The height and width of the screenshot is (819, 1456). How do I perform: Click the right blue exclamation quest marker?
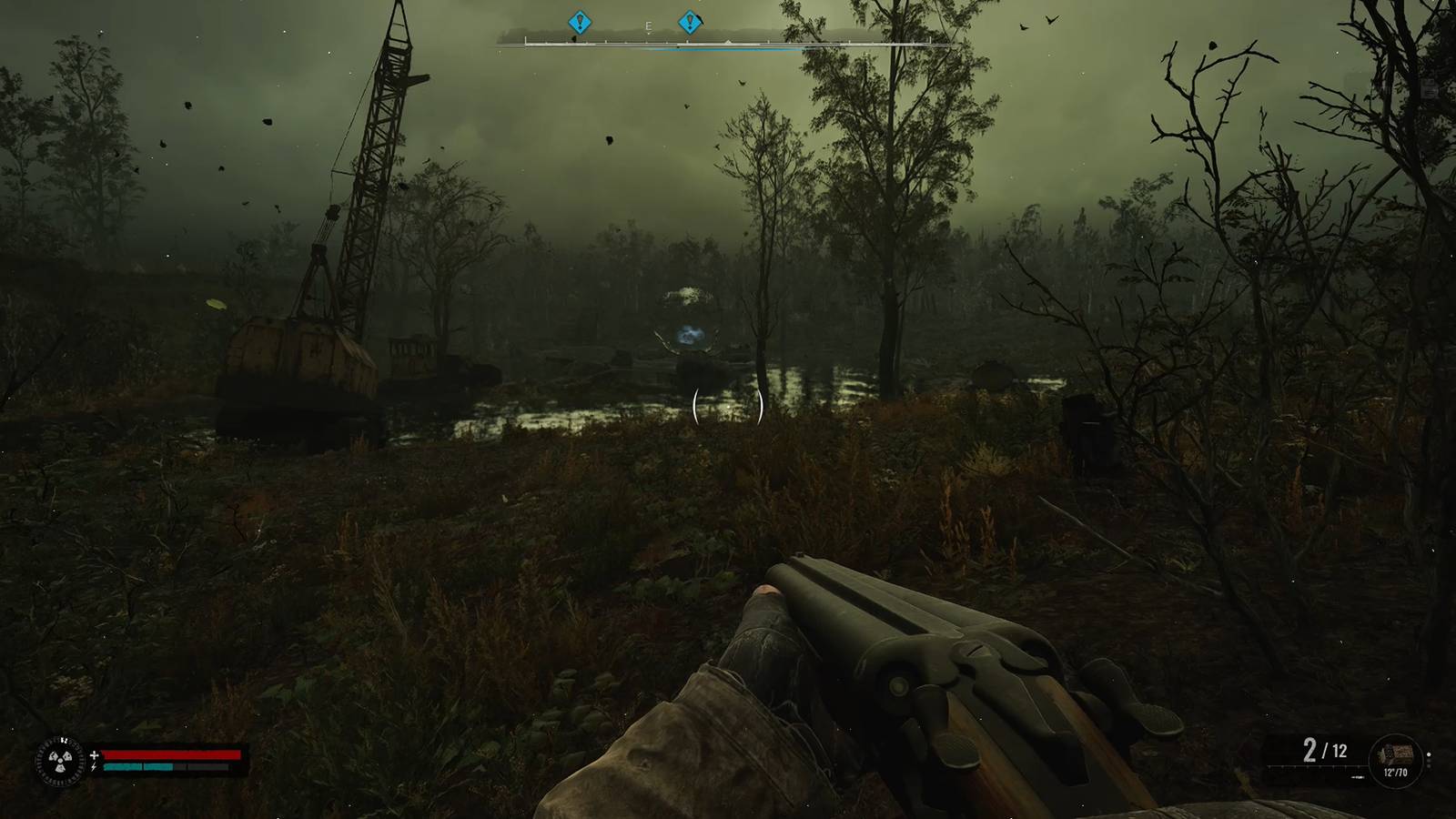pos(690,21)
